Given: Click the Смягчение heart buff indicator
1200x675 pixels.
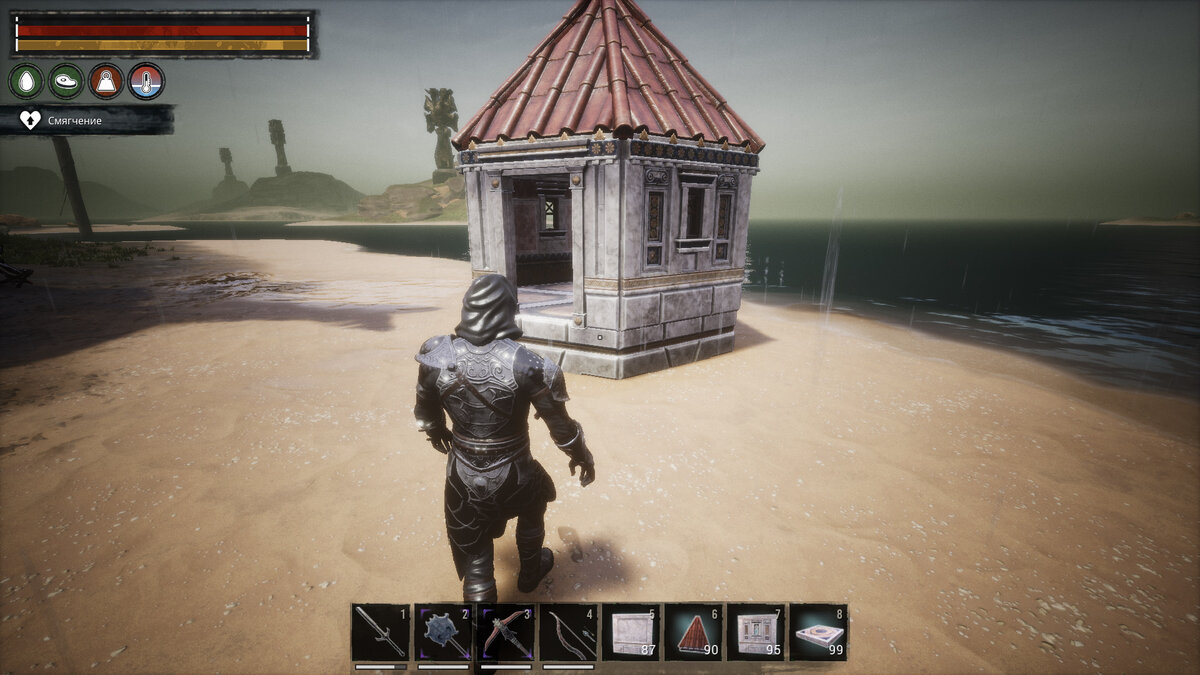Looking at the screenshot, I should (31, 120).
